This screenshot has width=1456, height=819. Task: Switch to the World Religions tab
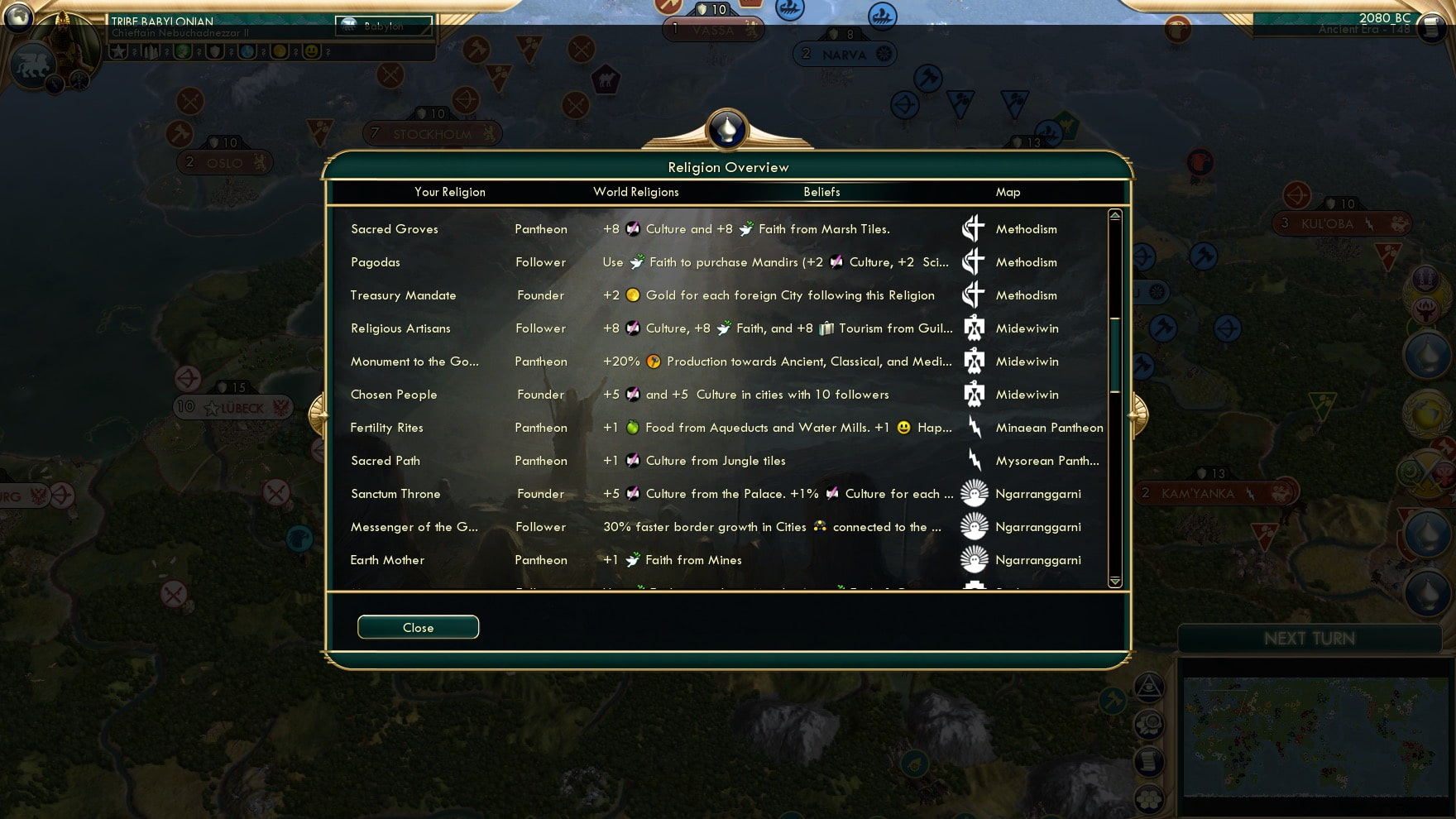[x=636, y=192]
